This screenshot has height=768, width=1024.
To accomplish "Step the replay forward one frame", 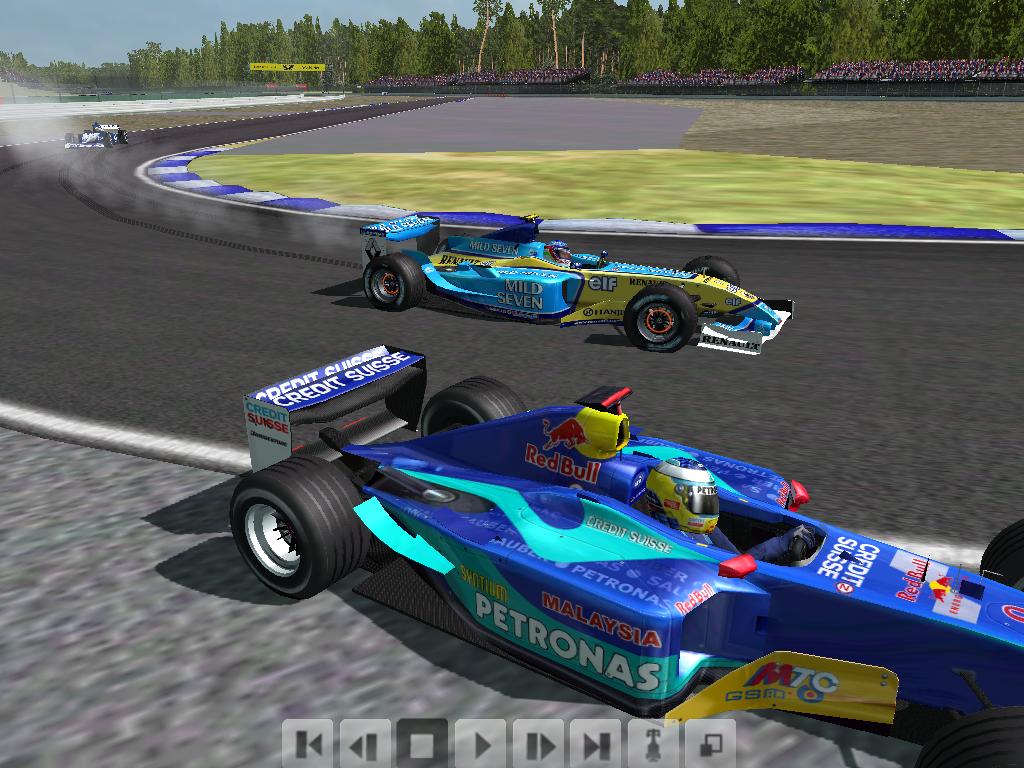I will (x=538, y=744).
